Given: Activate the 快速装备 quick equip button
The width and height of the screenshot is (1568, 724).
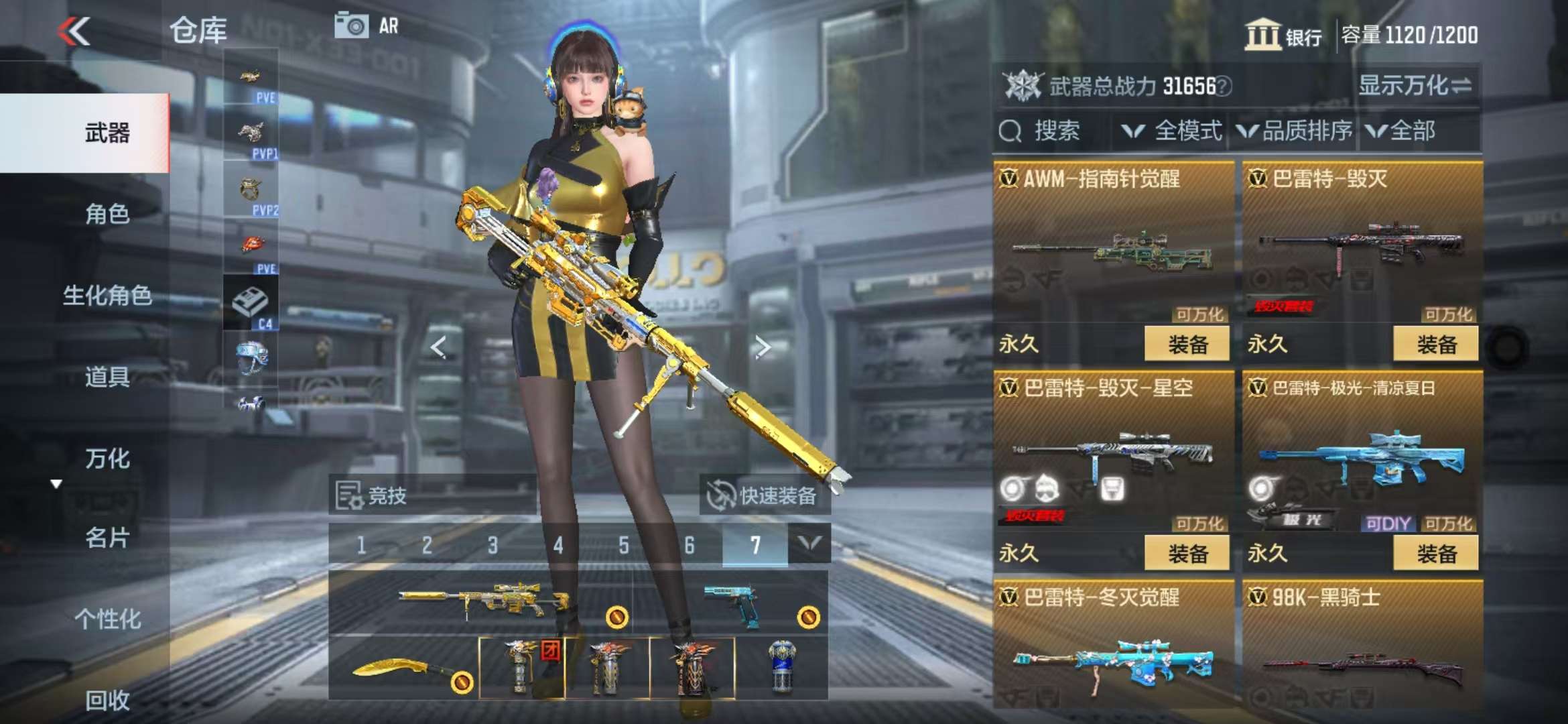Looking at the screenshot, I should click(764, 496).
